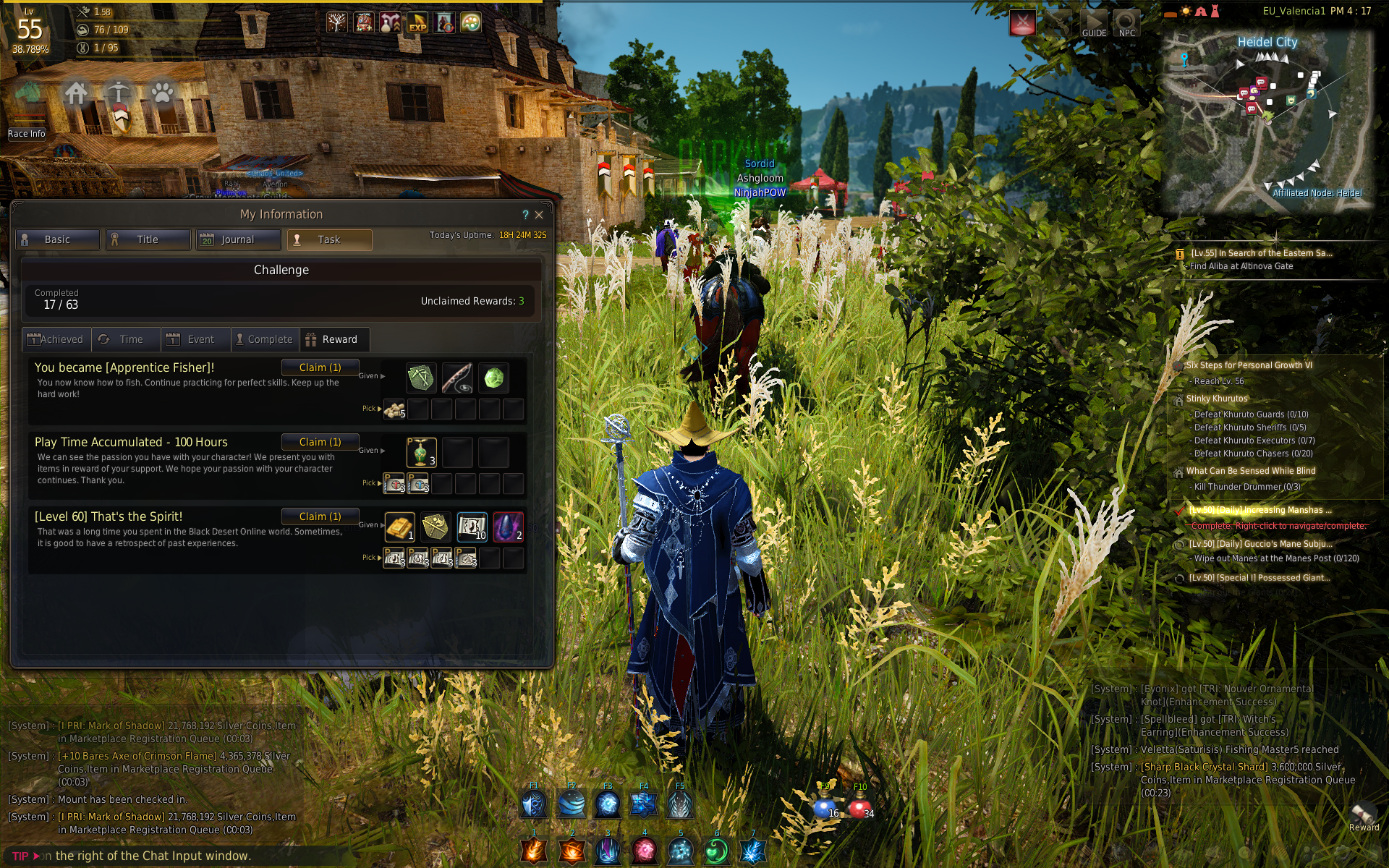The image size is (1389, 868).
Task: Claim the Level 60 That's the Spirit reward
Action: tap(320, 516)
